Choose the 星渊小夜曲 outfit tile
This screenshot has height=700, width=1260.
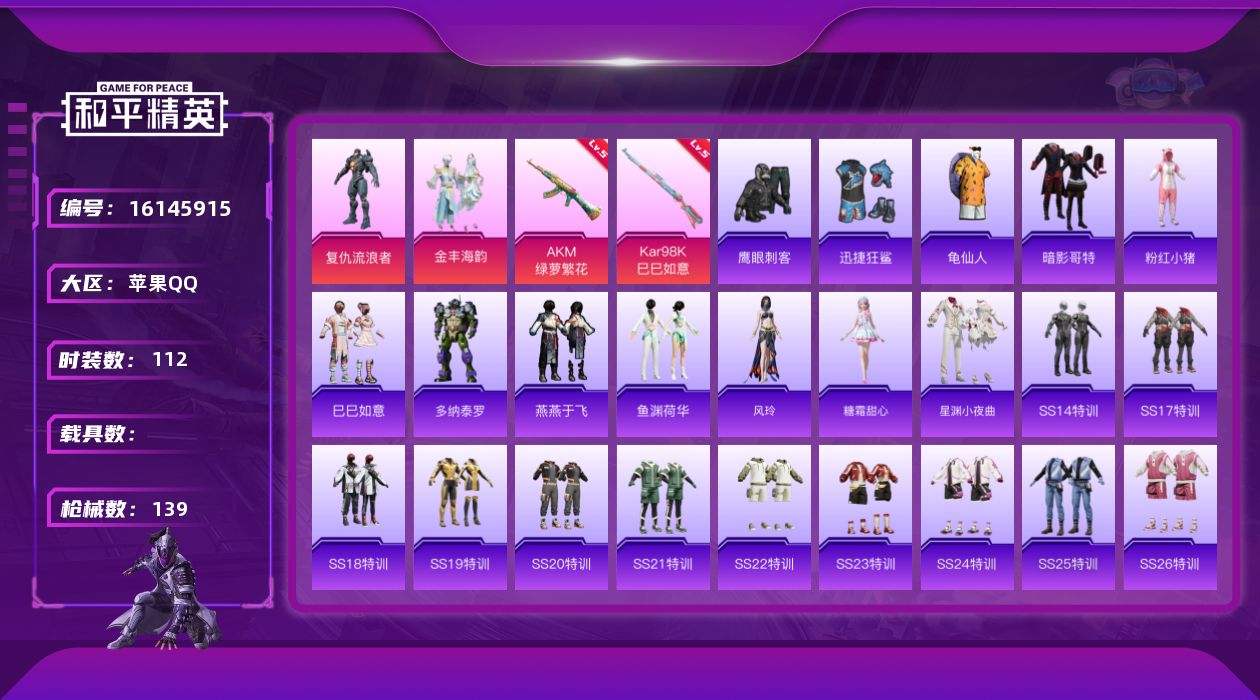(967, 364)
